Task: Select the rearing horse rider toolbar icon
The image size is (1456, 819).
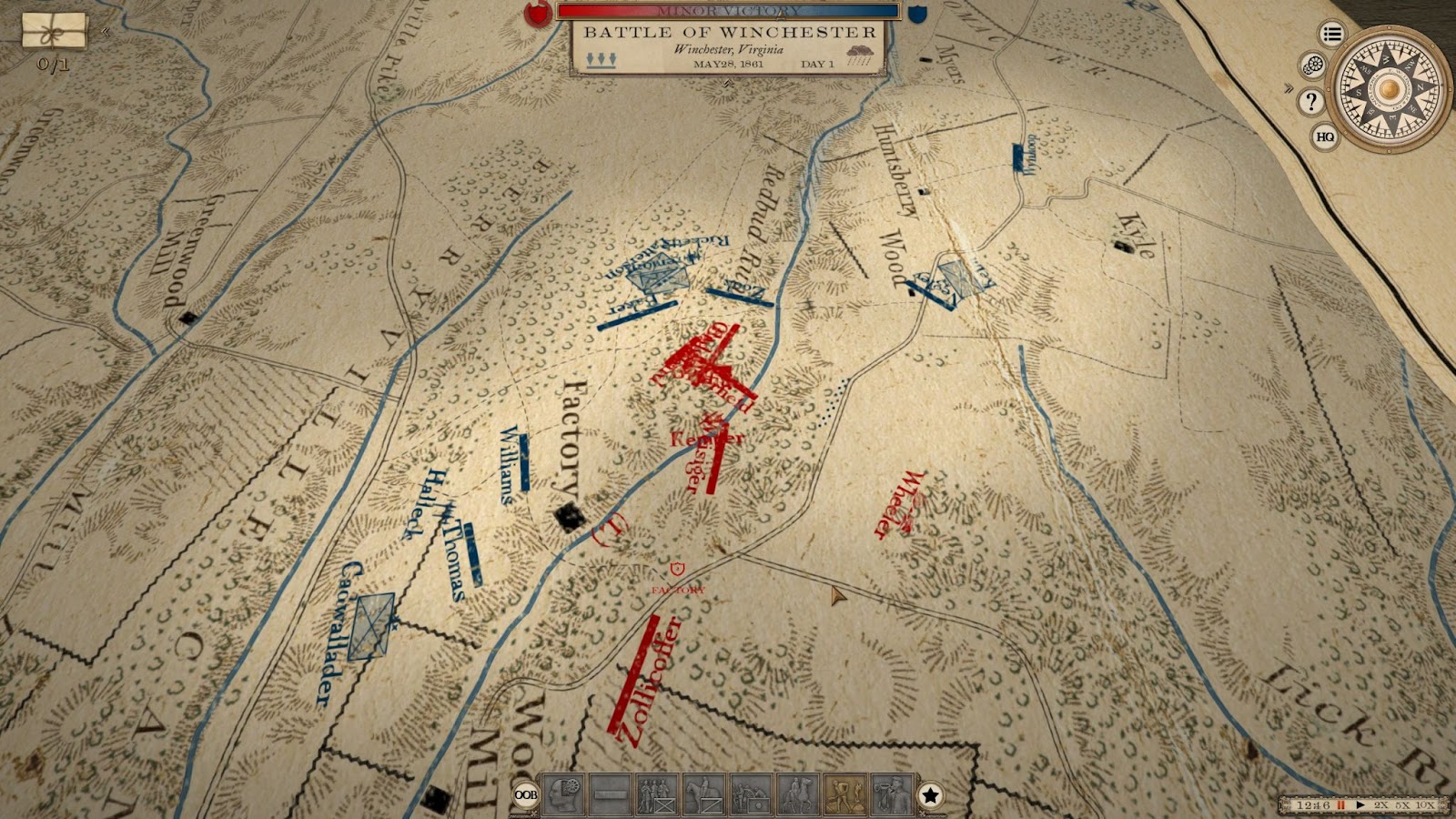Action: point(797,795)
